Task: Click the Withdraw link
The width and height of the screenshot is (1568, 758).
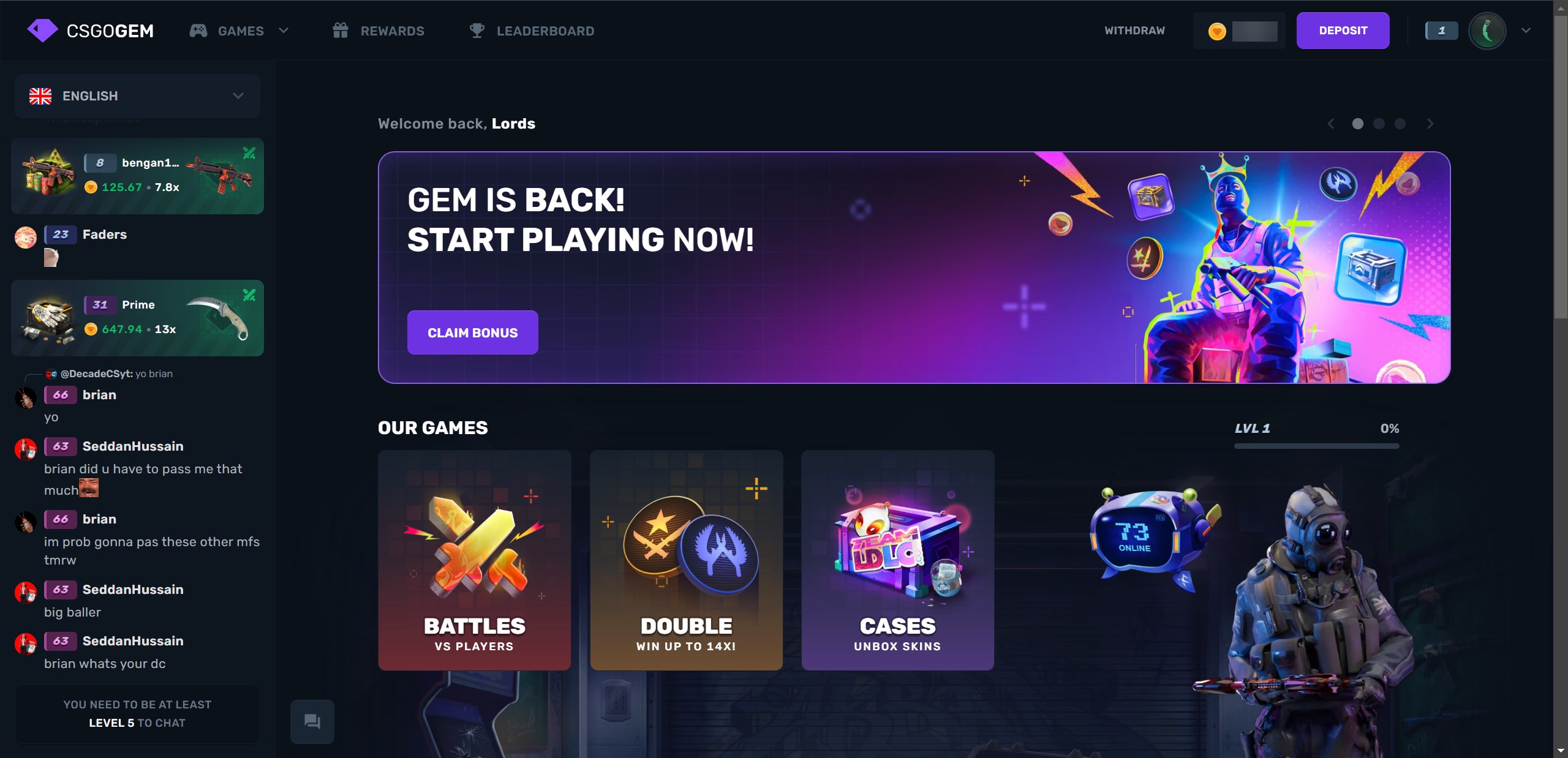Action: [1134, 30]
